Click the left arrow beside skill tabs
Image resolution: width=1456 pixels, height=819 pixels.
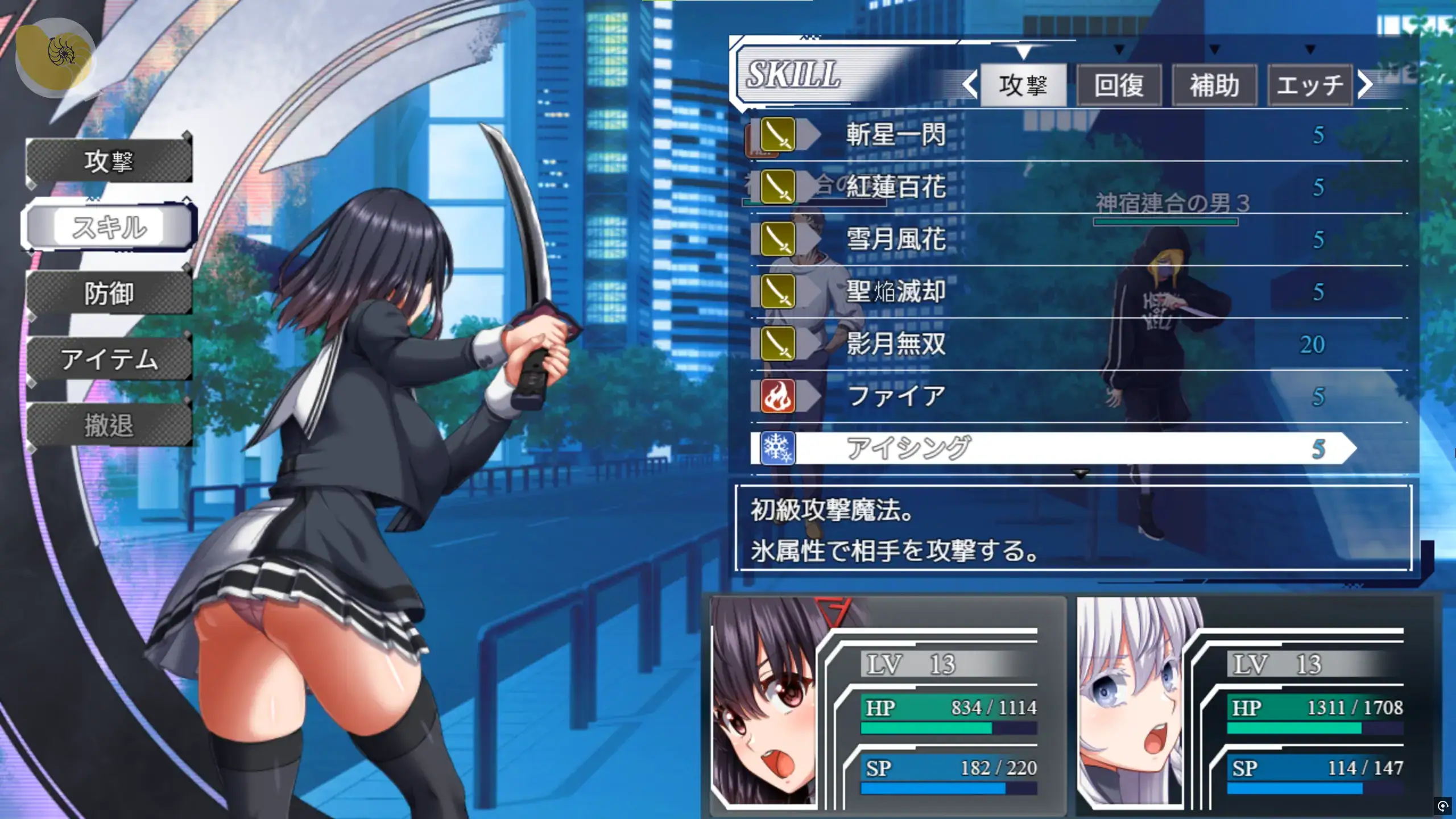pos(970,85)
